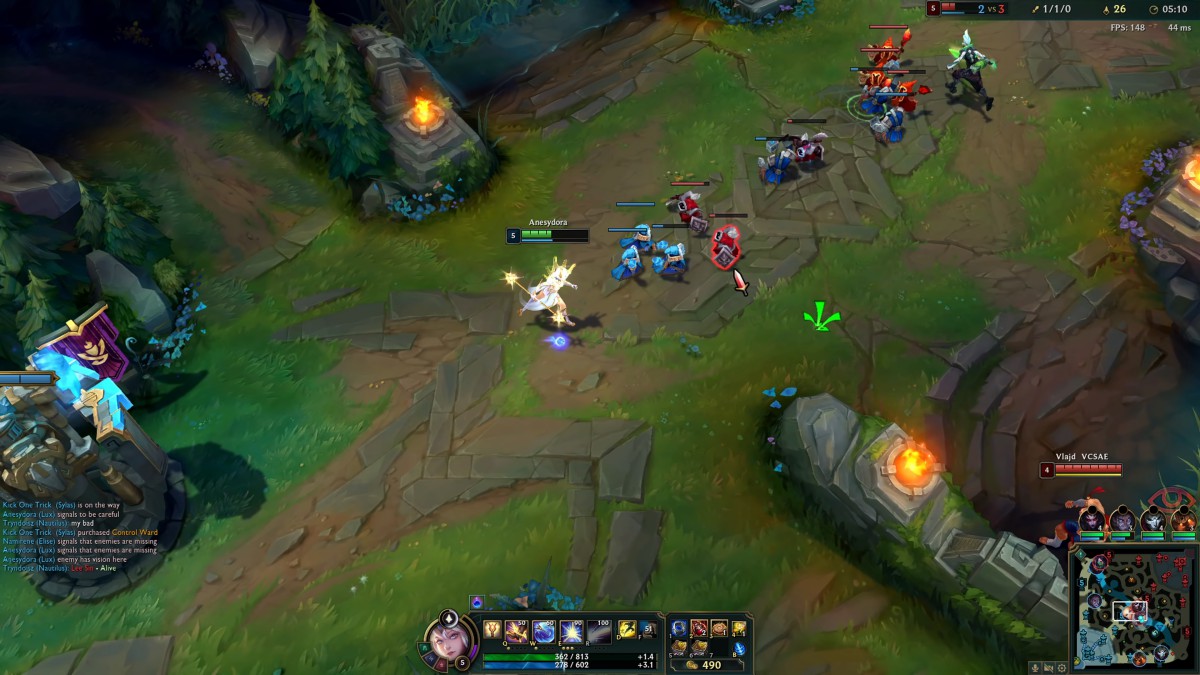Place the yellow ward trinket
The width and height of the screenshot is (1200, 675).
[x=738, y=628]
